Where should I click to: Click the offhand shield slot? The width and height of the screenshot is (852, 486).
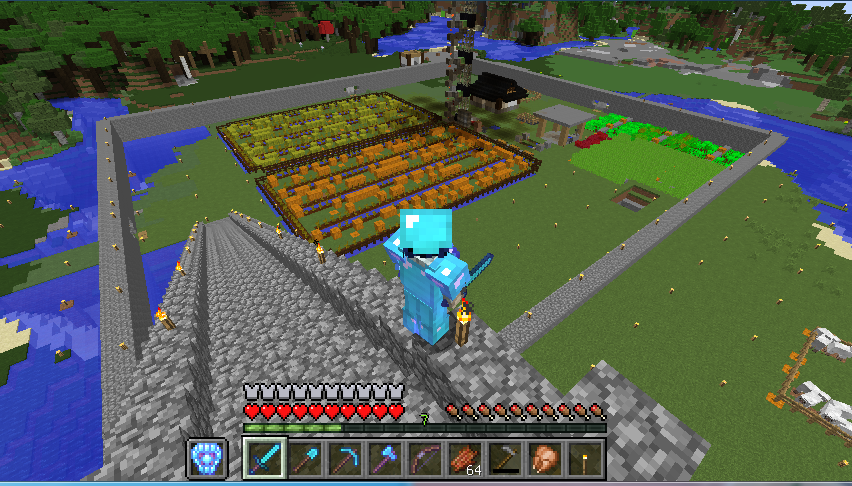point(206,459)
